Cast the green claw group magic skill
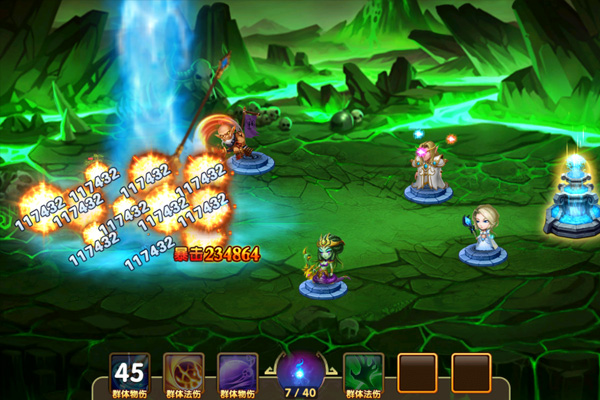The image size is (600, 400). 363,372
